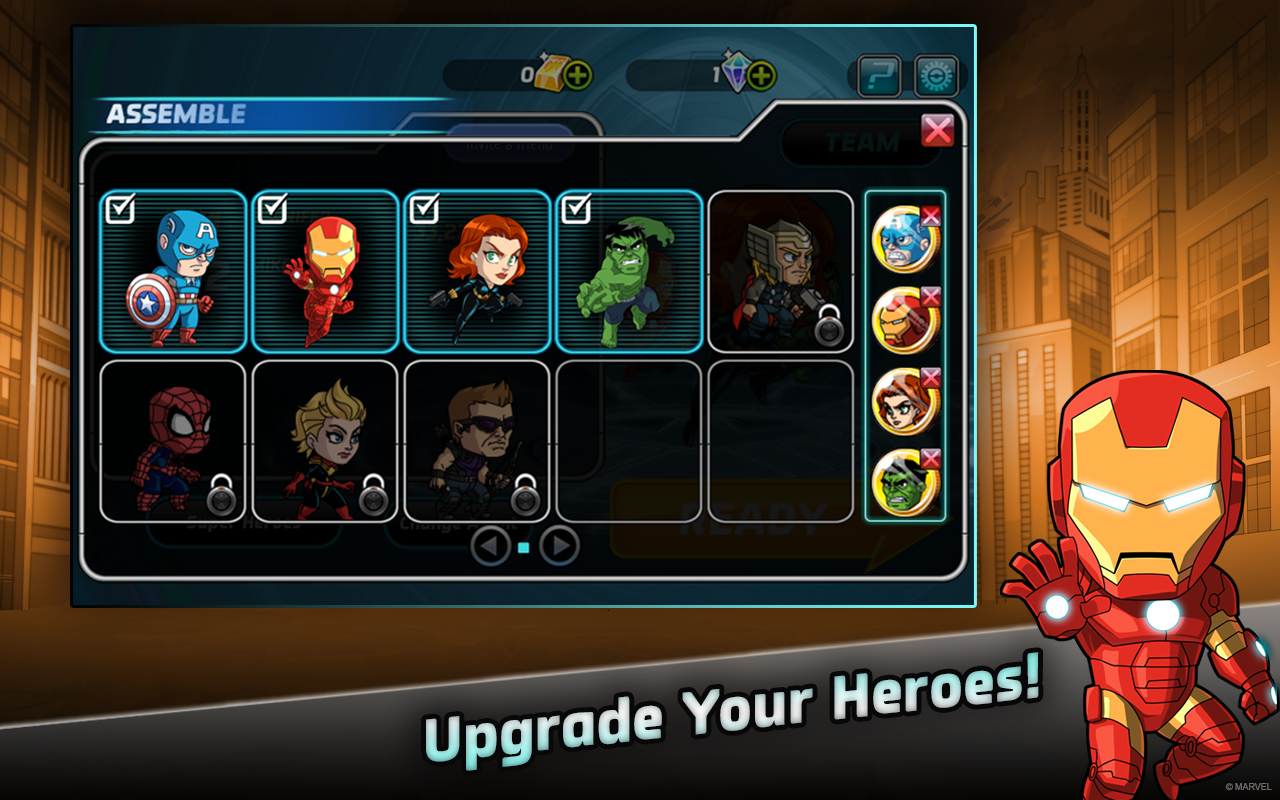
Task: Go to the previous hero page arrow
Action: [492, 547]
